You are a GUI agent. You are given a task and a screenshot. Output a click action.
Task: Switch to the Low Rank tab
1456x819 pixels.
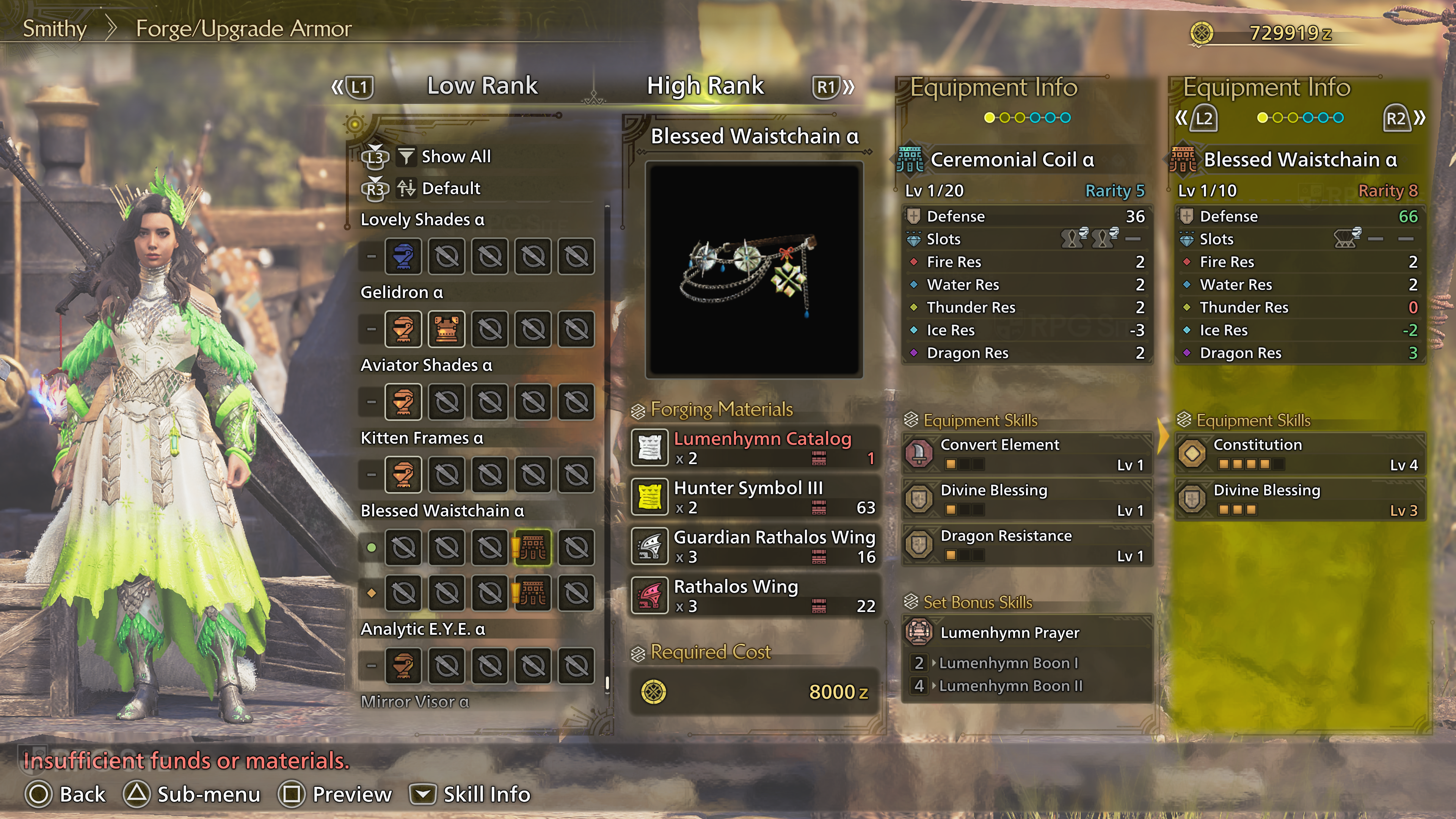tap(482, 86)
